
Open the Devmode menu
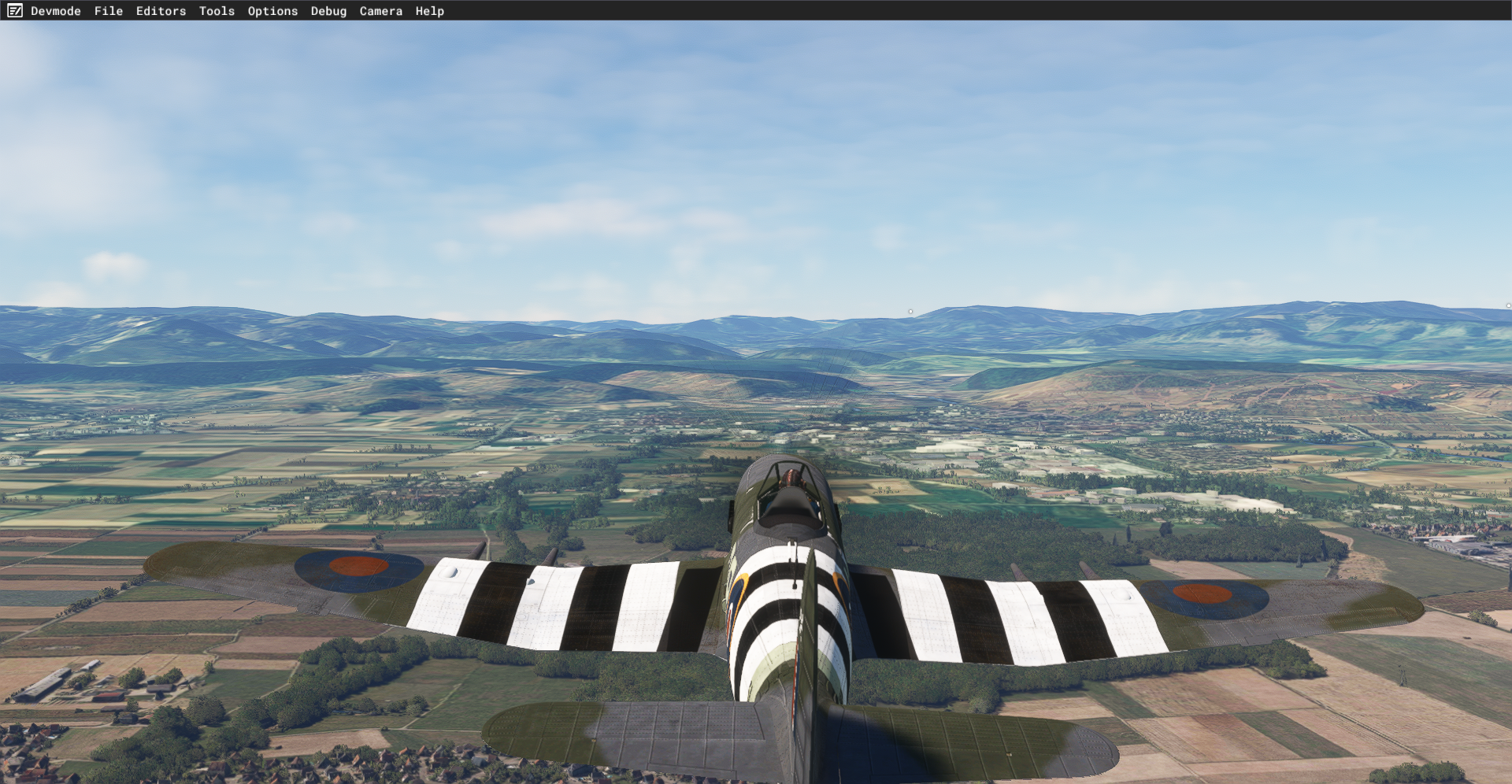tap(56, 11)
